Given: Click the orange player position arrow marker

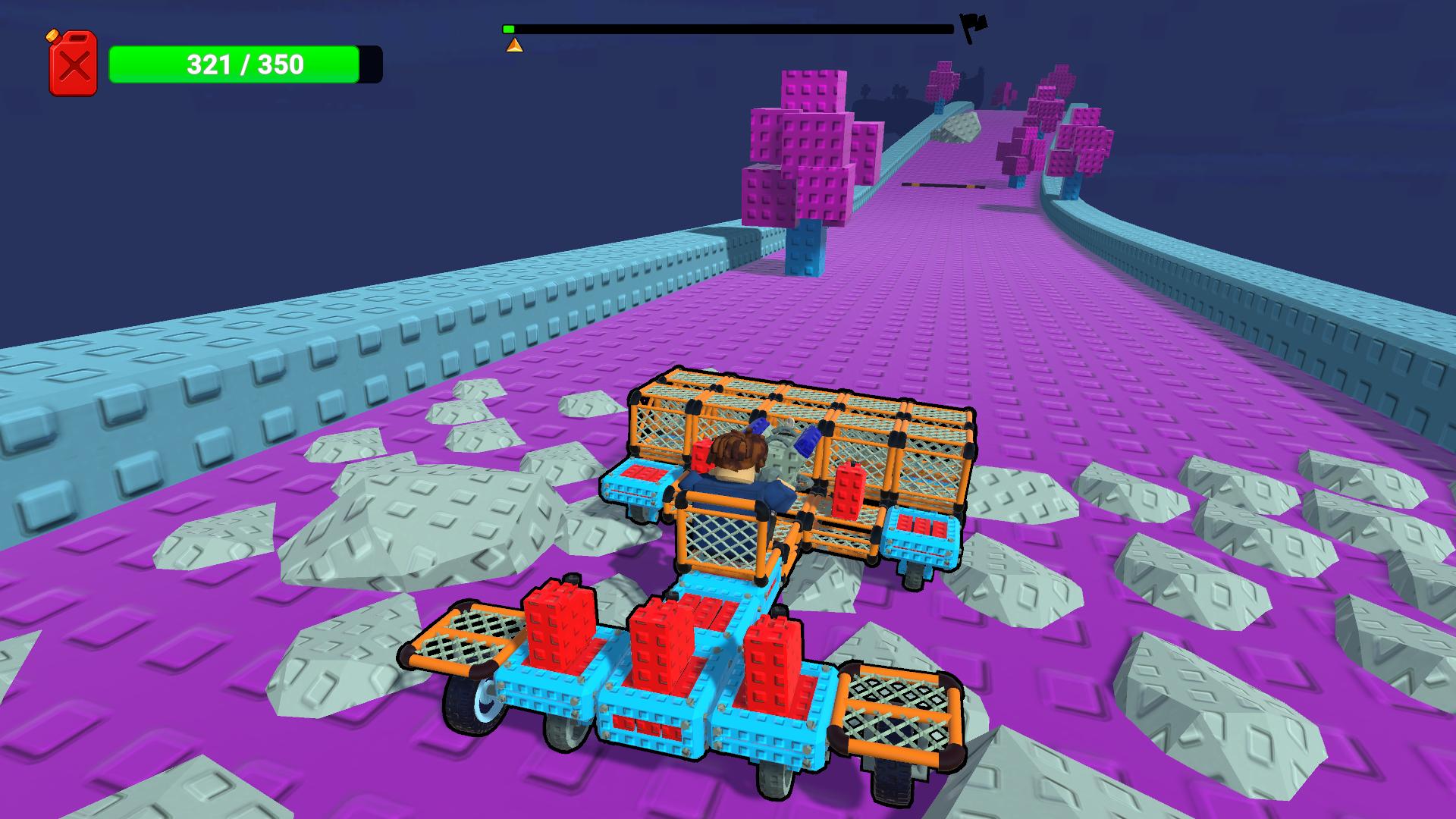Looking at the screenshot, I should pos(513,45).
